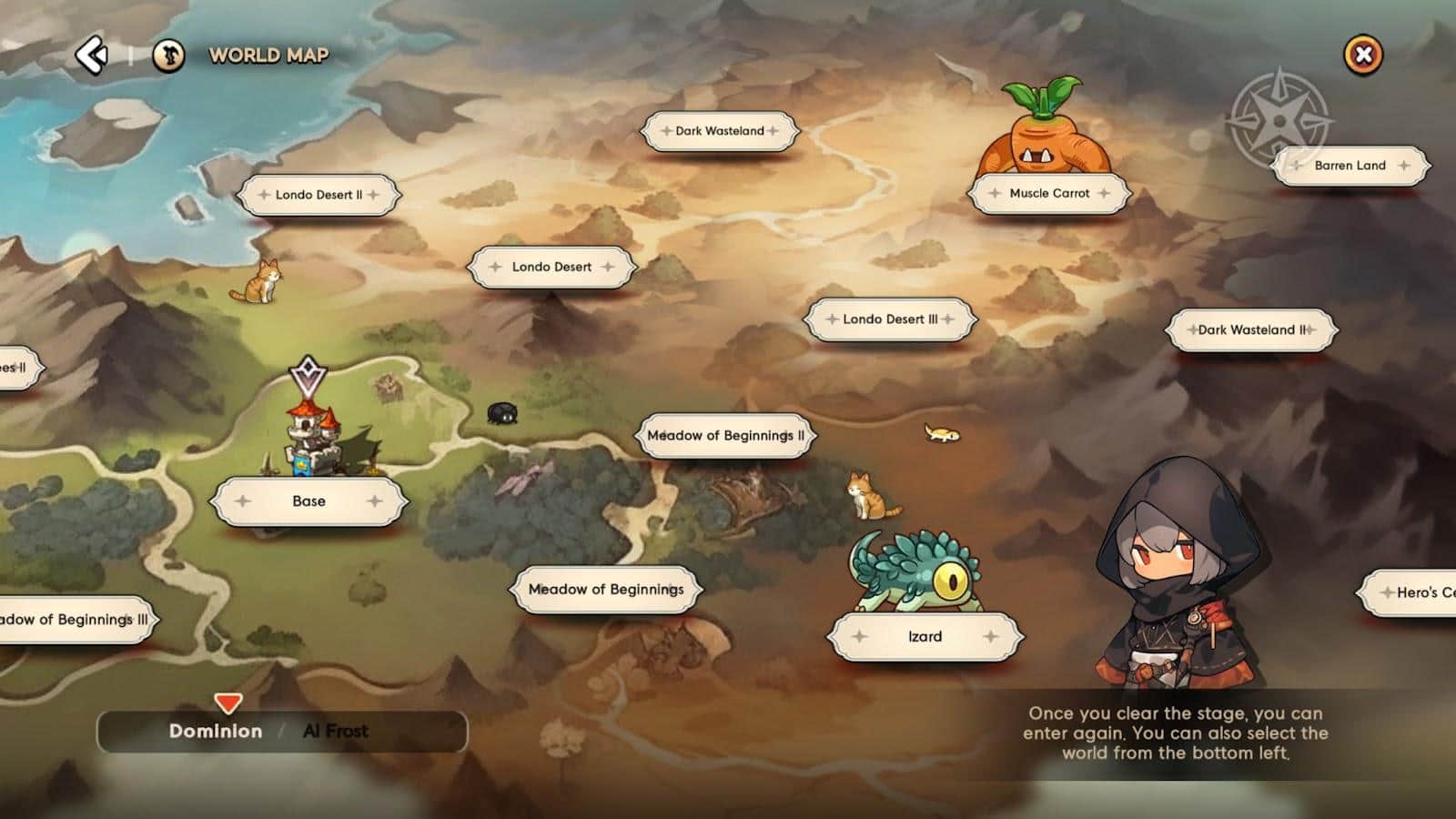1456x819 pixels.
Task: Select the Dark Wasteland stage
Action: [x=720, y=131]
